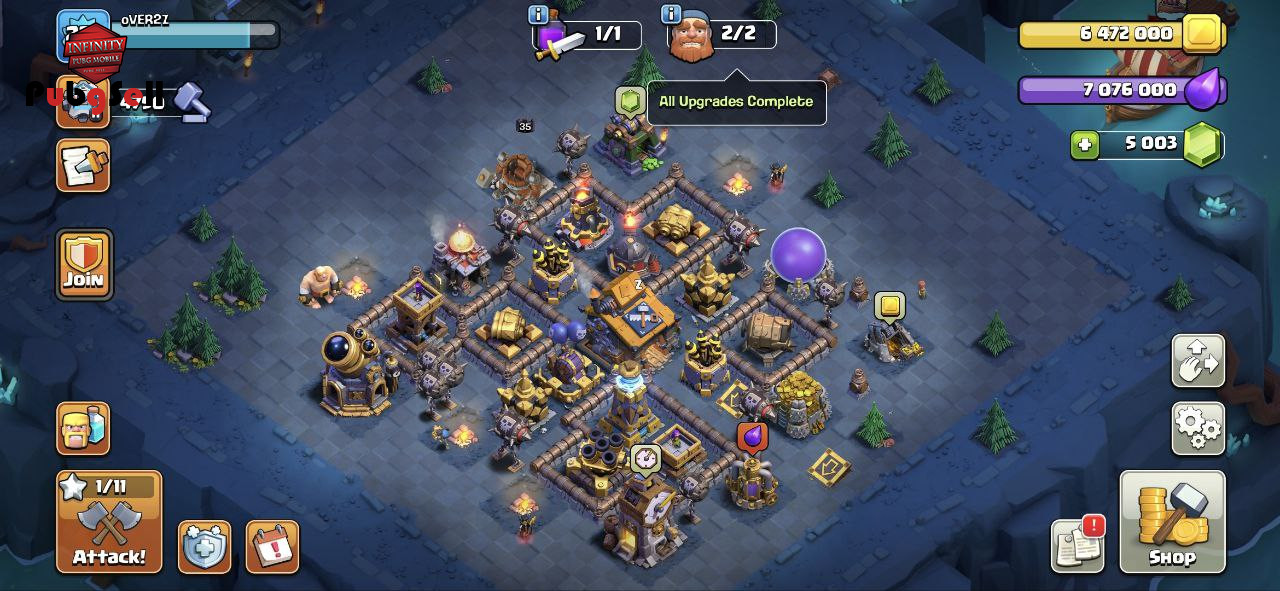
Task: Collect gems from the green gem bubble
Action: (628, 100)
